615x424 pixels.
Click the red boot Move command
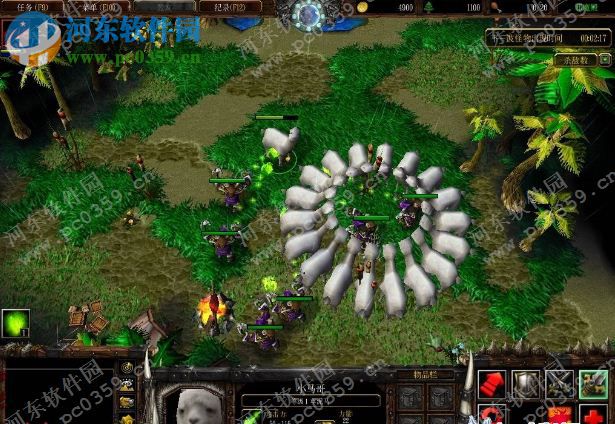tap(492, 383)
